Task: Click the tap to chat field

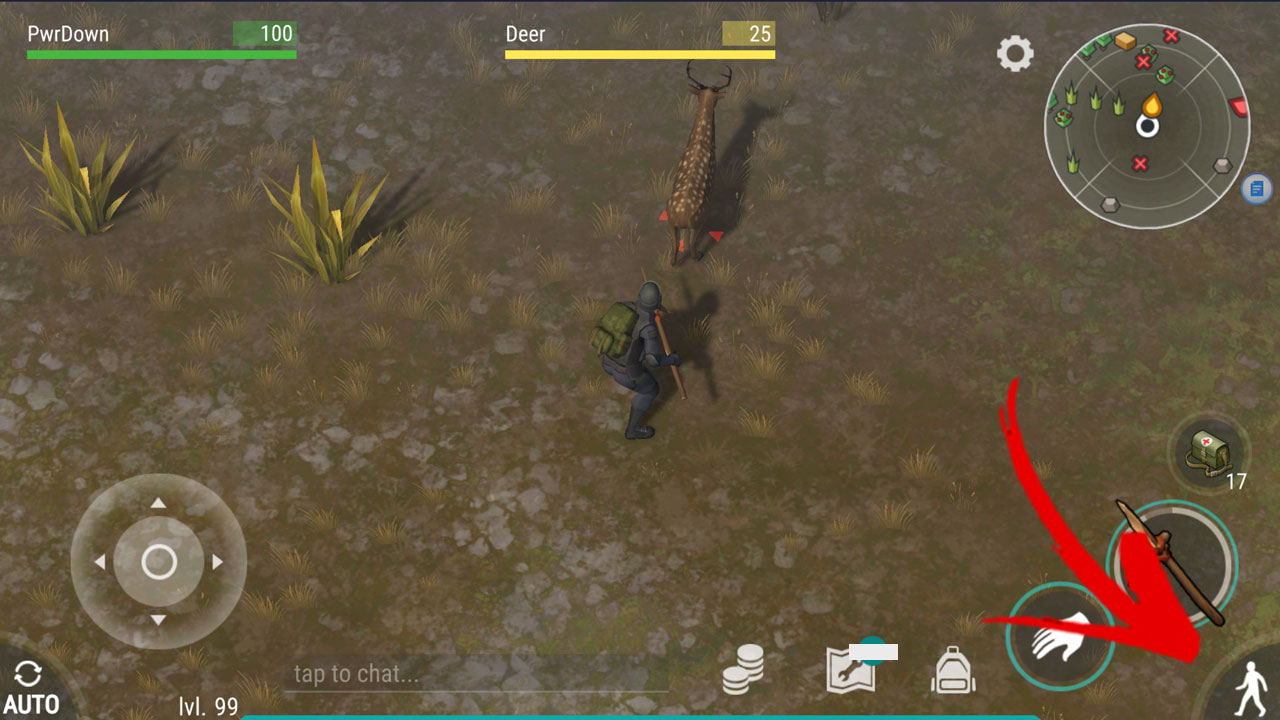Action: pos(470,674)
